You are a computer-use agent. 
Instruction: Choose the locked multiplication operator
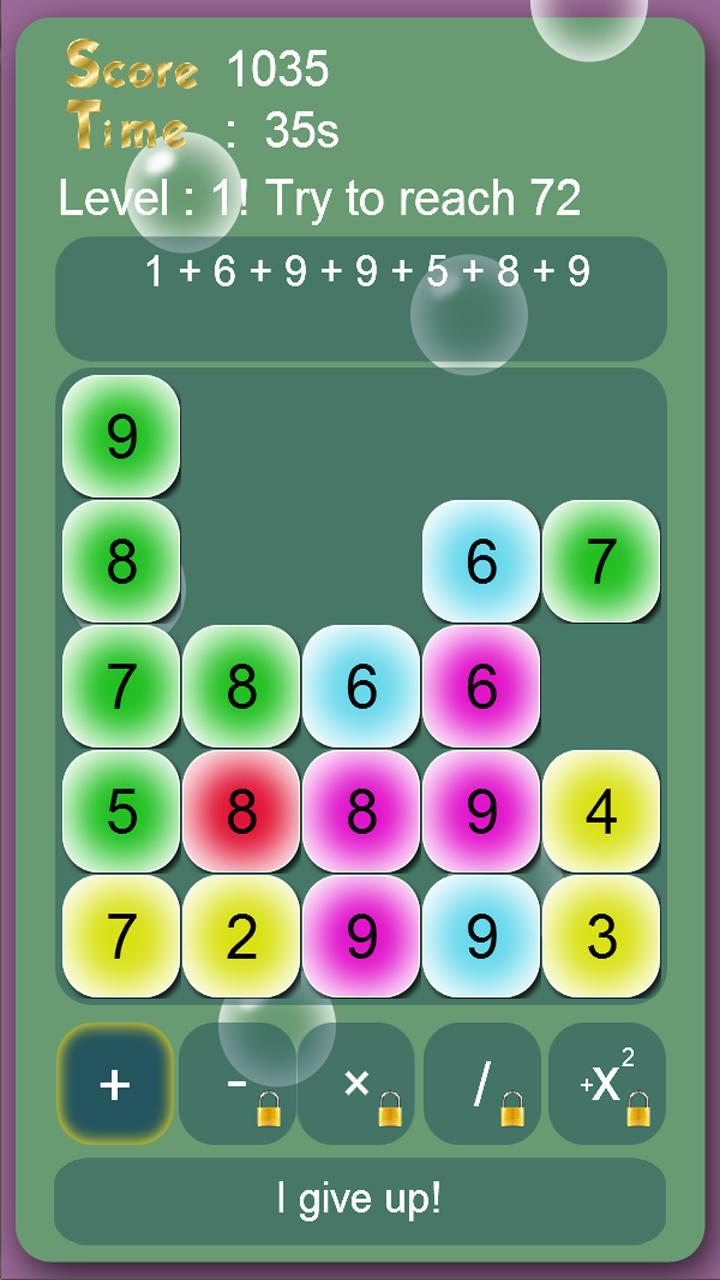tap(357, 1084)
